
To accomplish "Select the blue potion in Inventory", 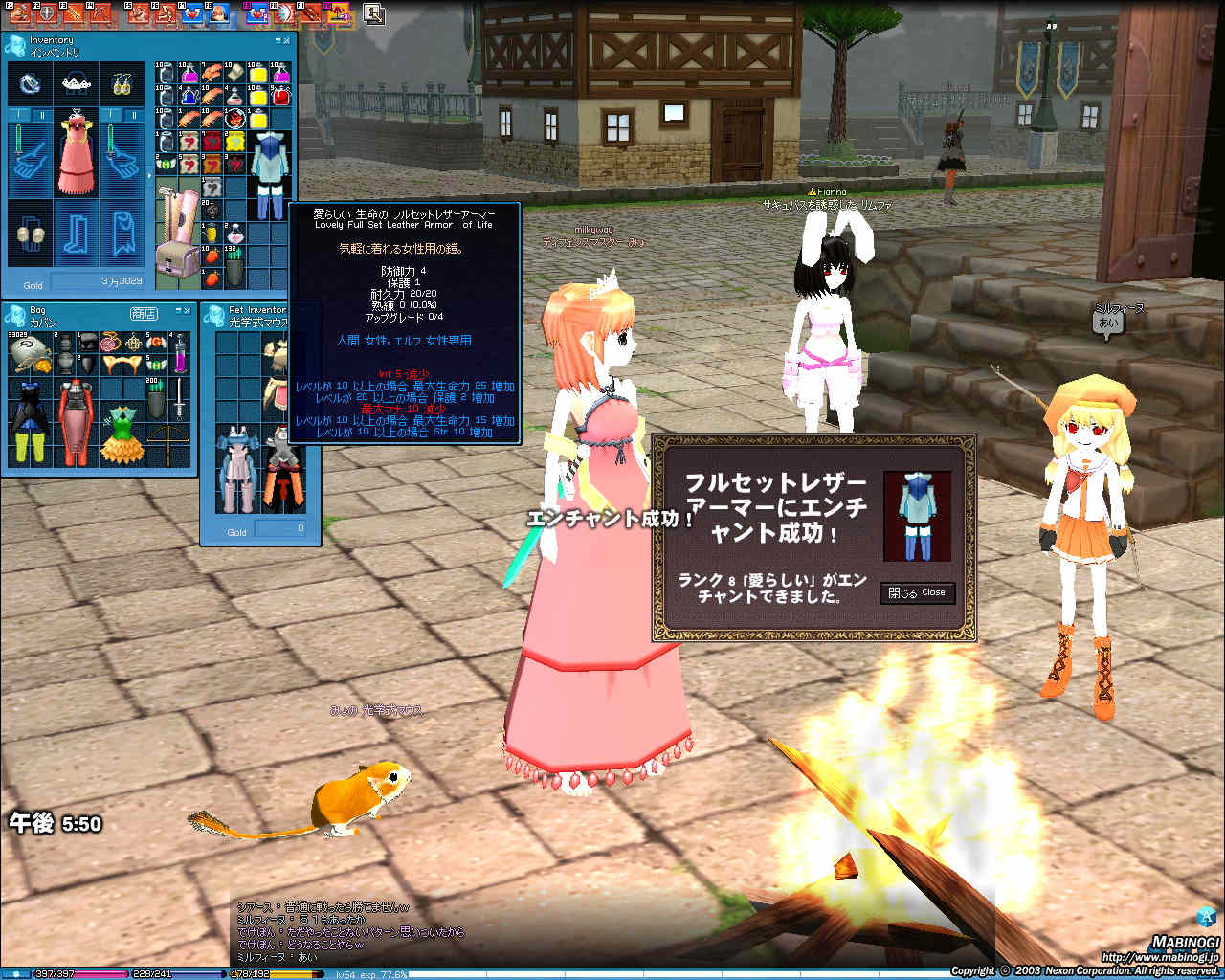I will [189, 96].
